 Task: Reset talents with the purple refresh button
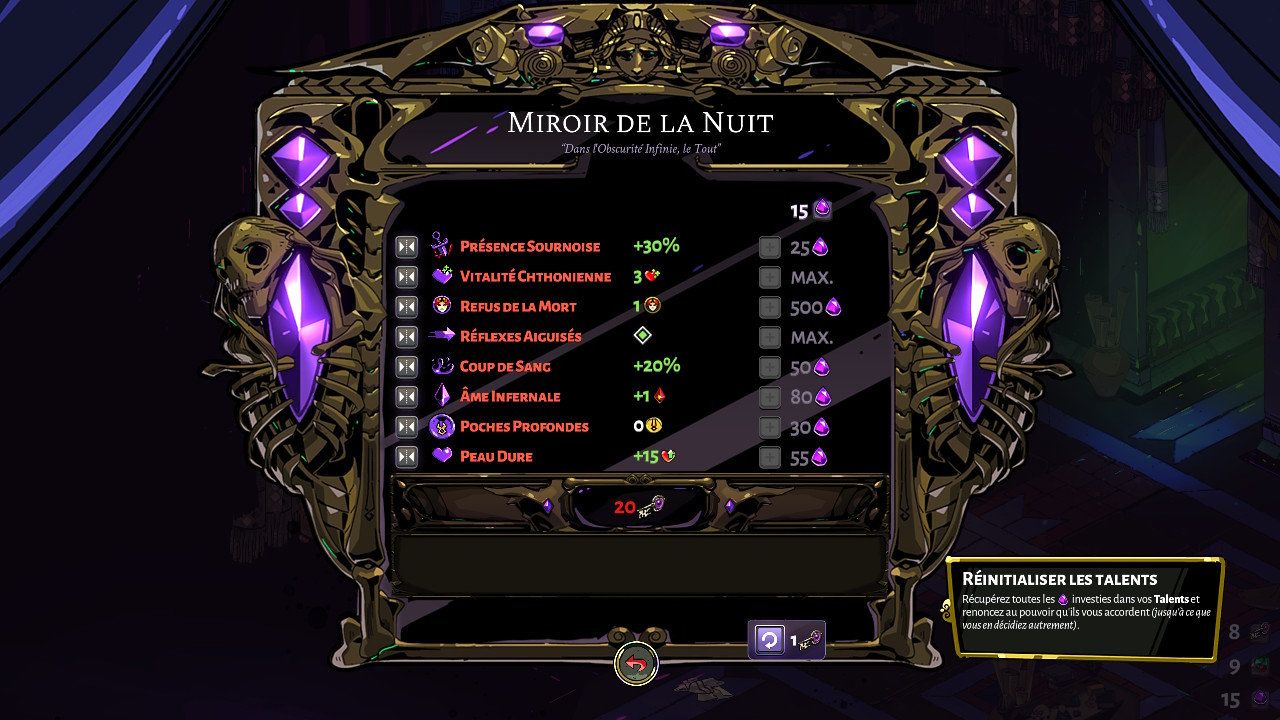point(769,640)
